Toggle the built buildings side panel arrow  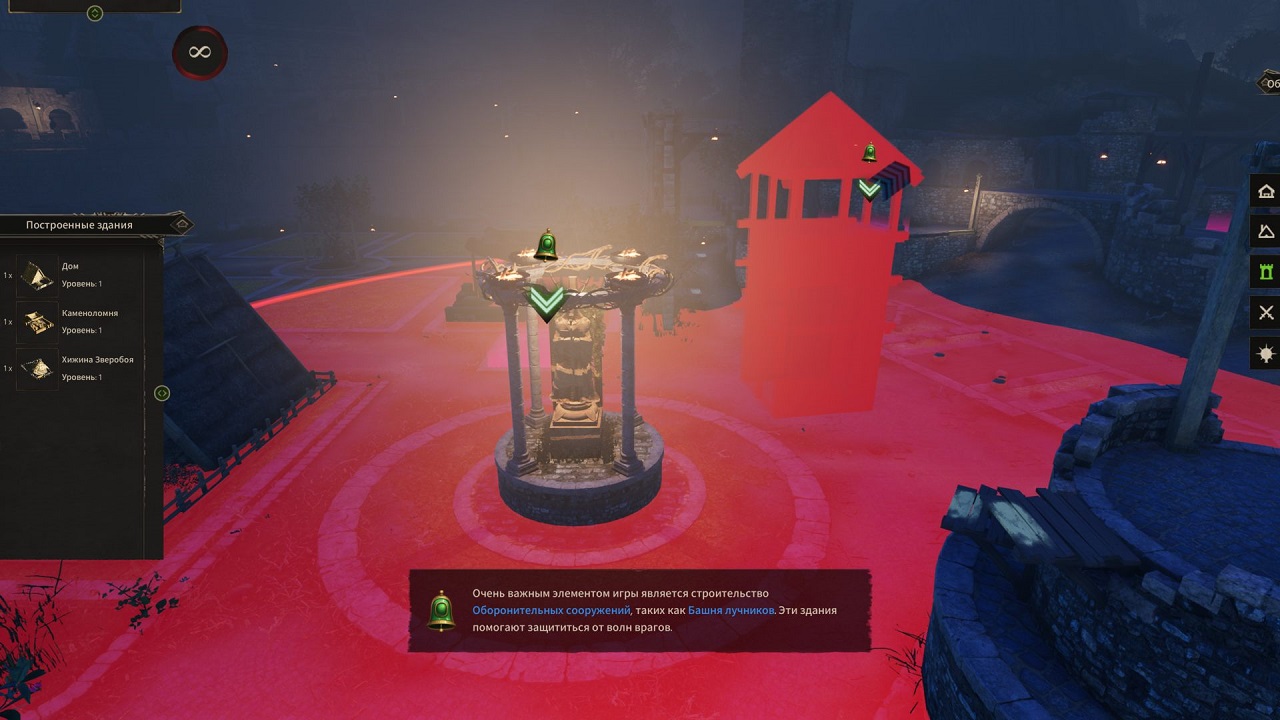click(x=162, y=394)
